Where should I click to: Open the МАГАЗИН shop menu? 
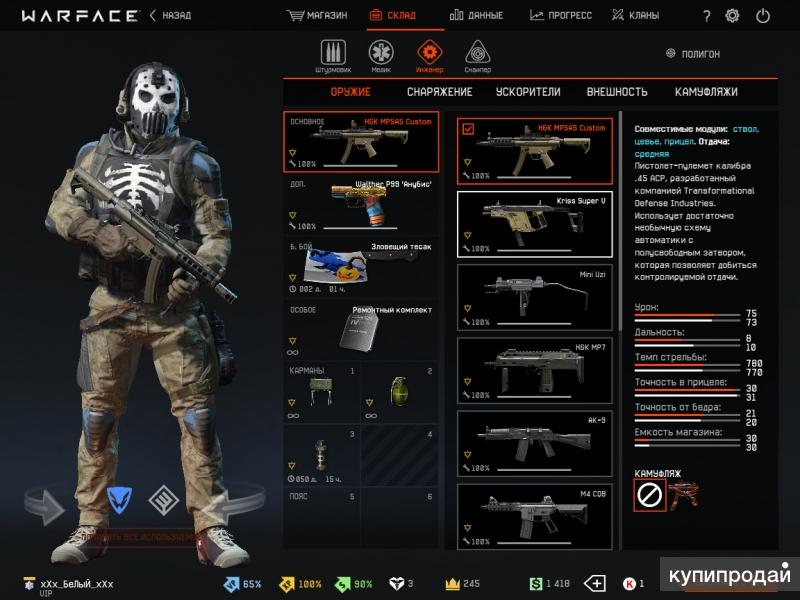(x=317, y=16)
